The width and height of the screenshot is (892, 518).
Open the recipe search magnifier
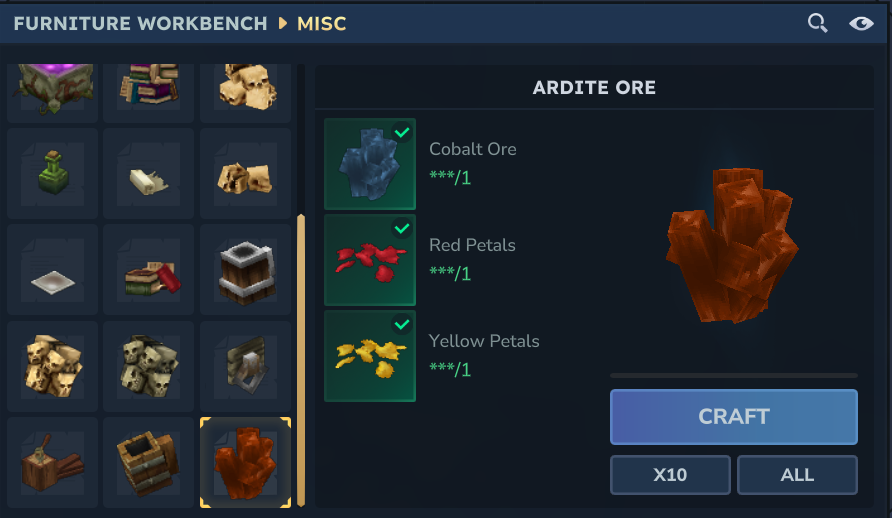[817, 23]
